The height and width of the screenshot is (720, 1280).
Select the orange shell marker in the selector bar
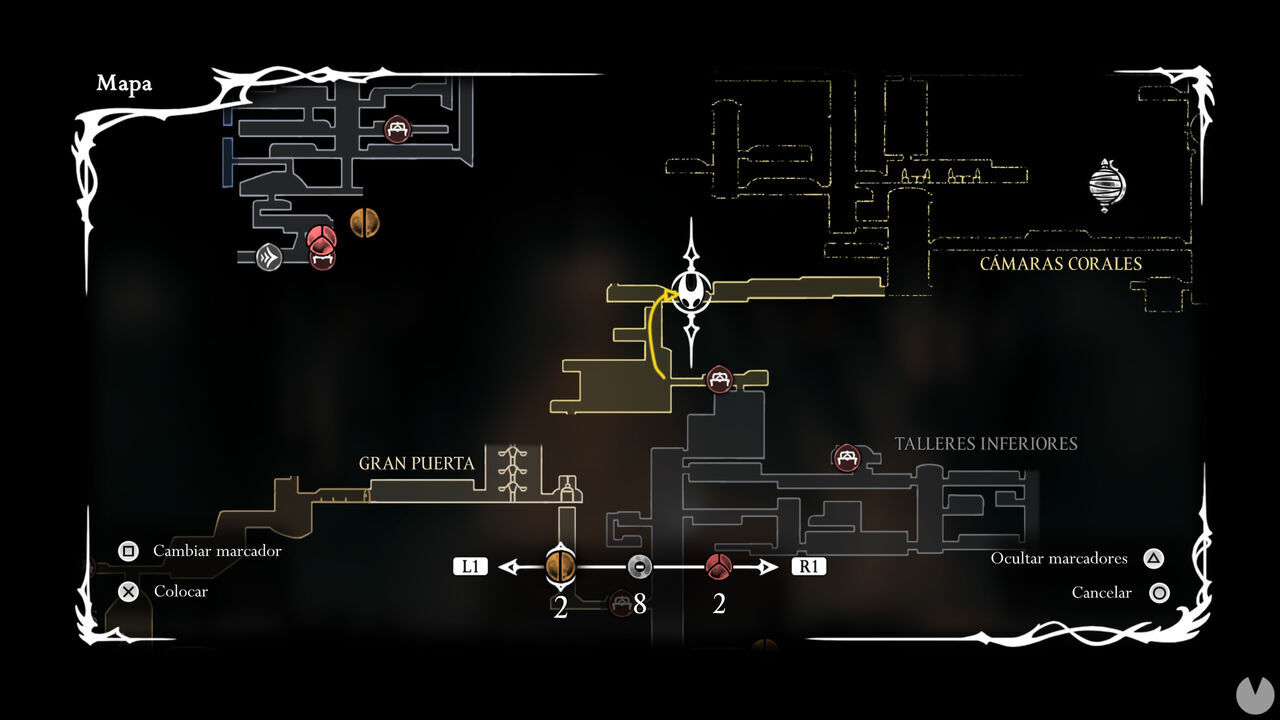[x=560, y=565]
